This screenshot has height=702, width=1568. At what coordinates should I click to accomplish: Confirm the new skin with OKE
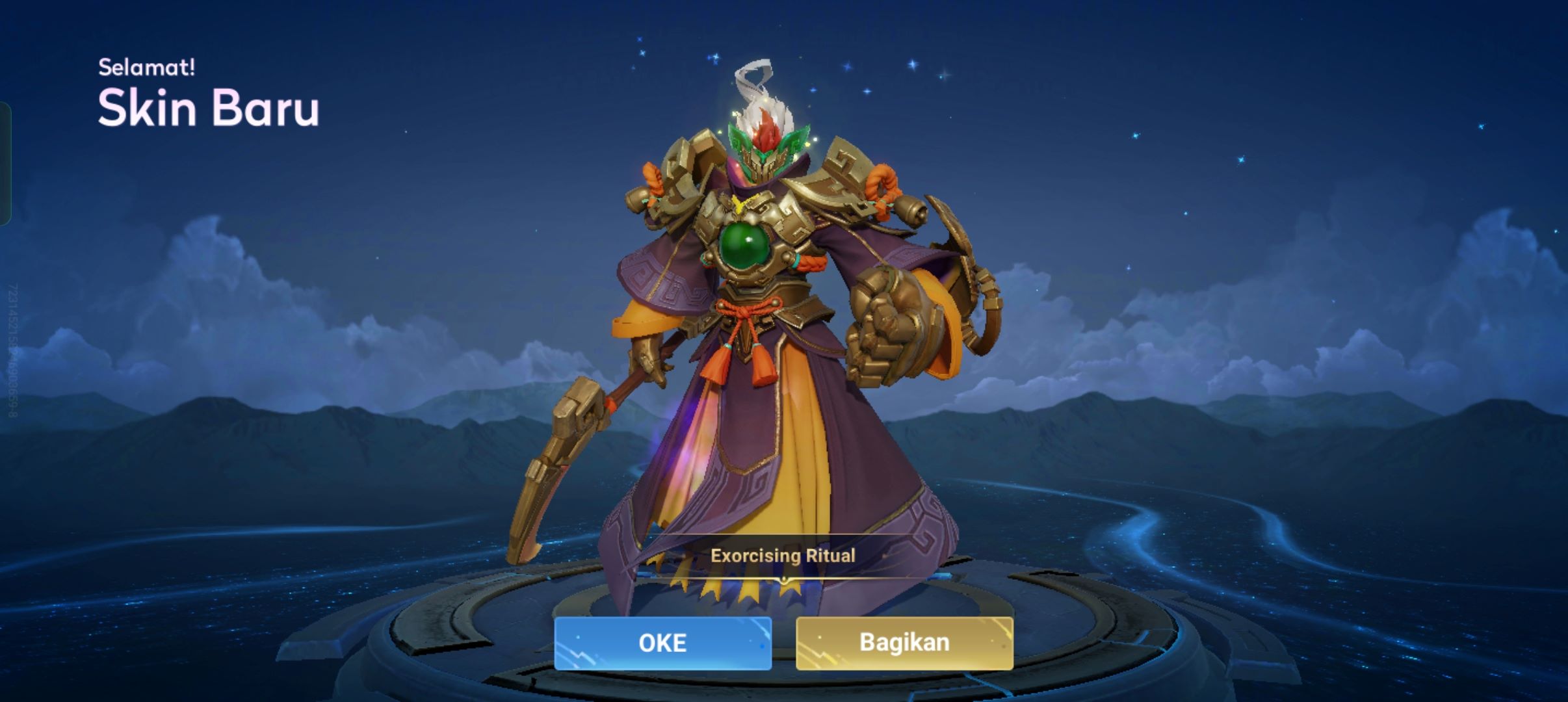pyautogui.click(x=662, y=643)
